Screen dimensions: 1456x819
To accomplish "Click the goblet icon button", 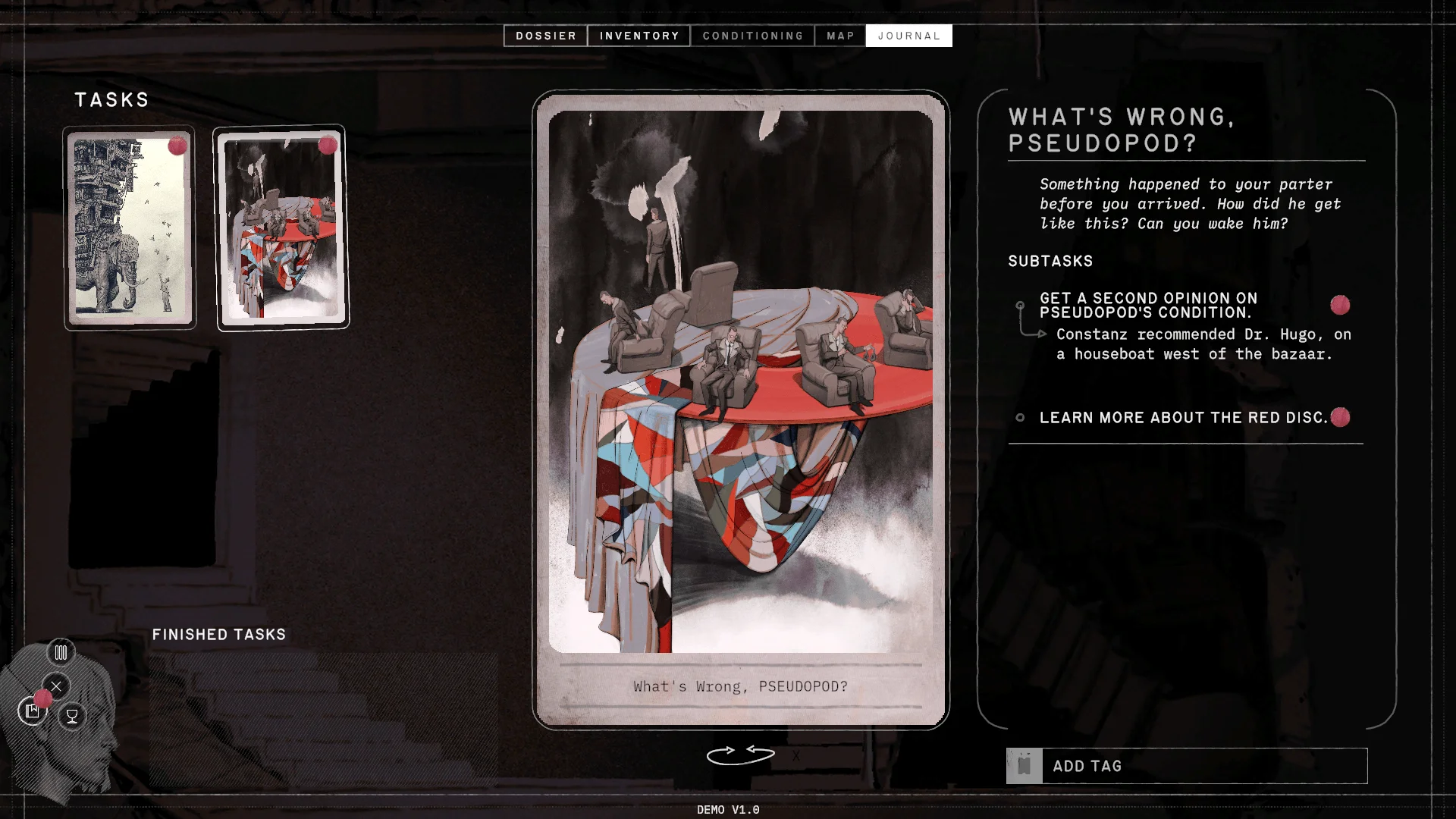I will [72, 715].
